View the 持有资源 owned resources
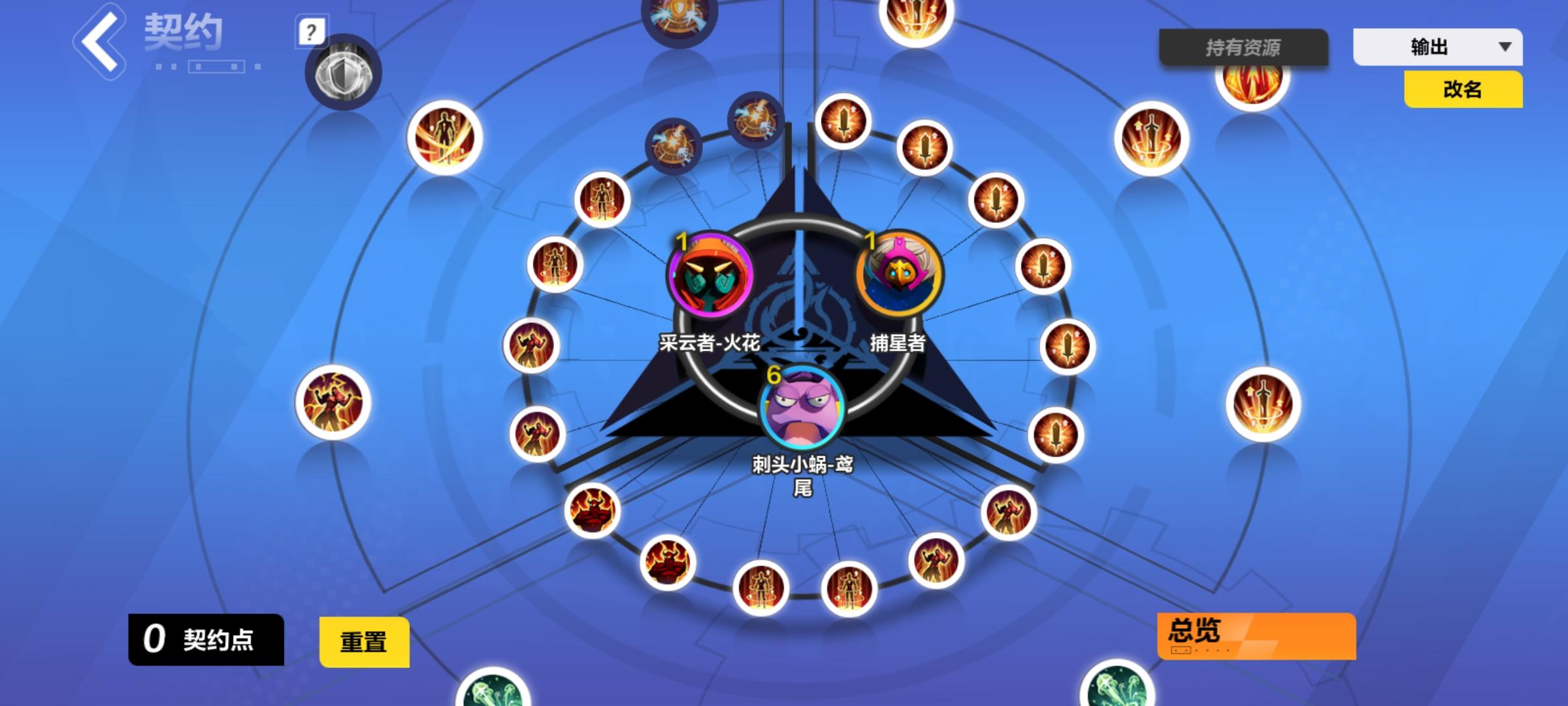Image resolution: width=1568 pixels, height=706 pixels. (1243, 46)
